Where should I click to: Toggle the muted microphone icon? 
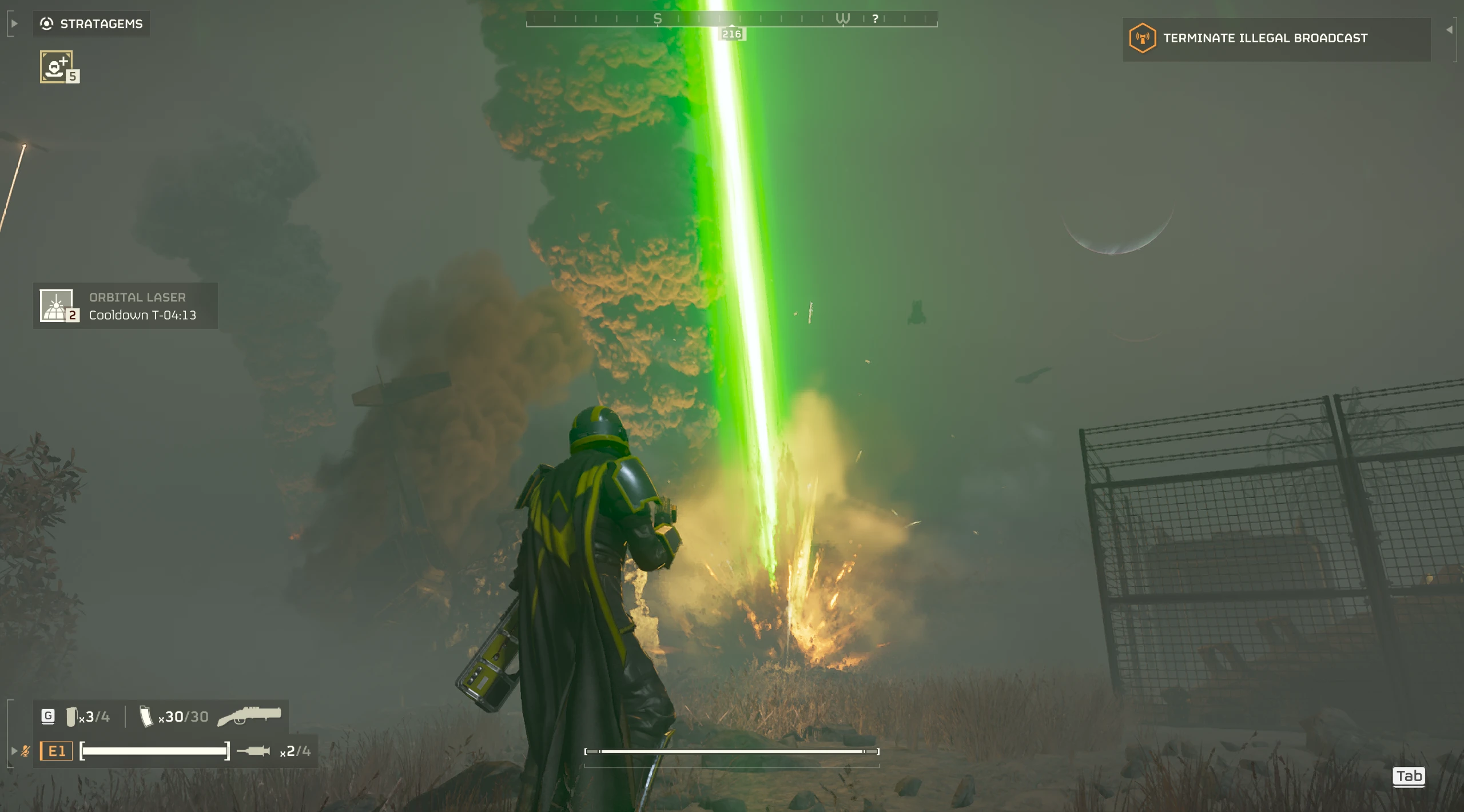click(26, 751)
